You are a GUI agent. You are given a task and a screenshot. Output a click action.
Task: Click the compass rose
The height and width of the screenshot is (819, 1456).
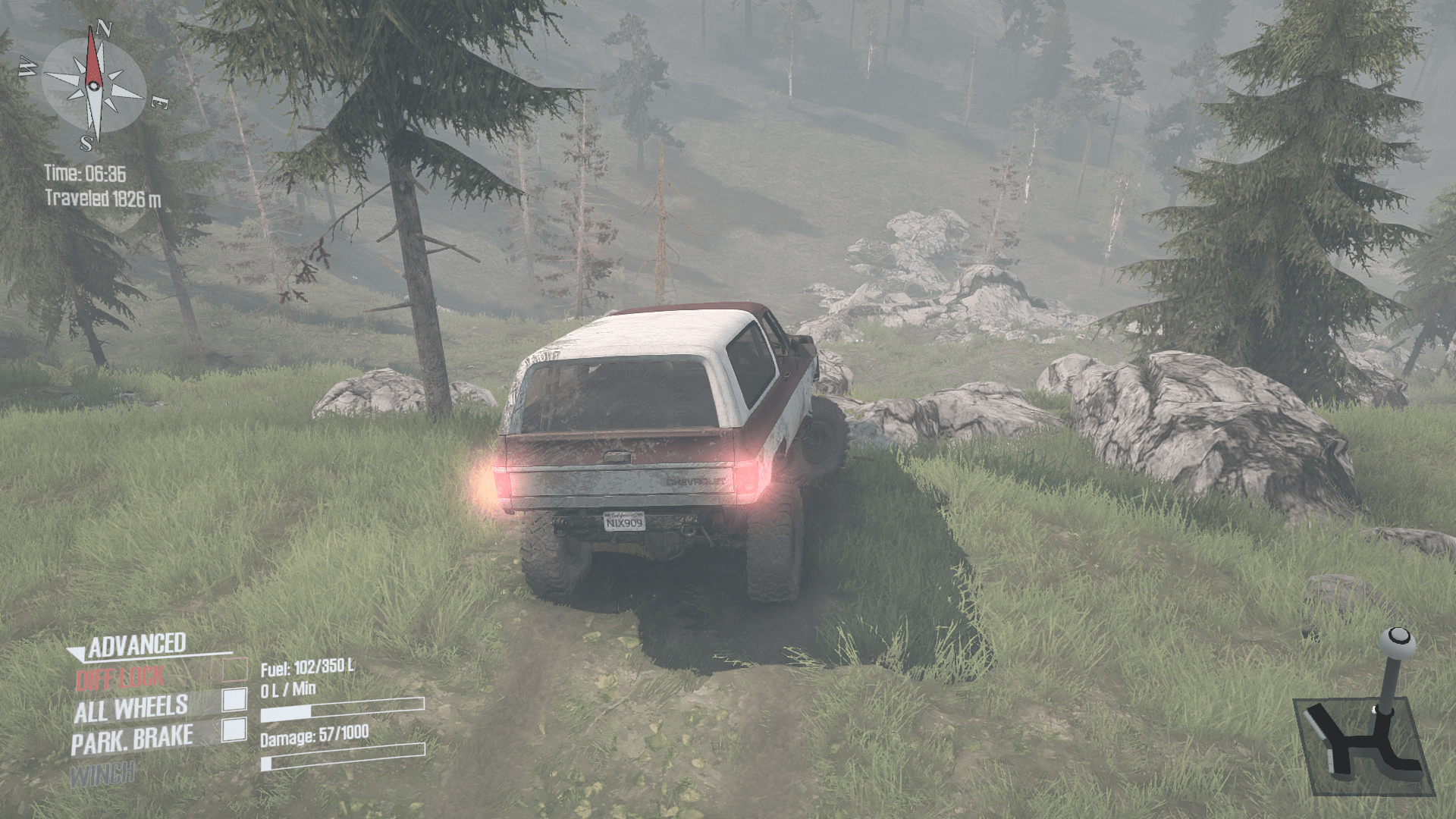tap(93, 85)
